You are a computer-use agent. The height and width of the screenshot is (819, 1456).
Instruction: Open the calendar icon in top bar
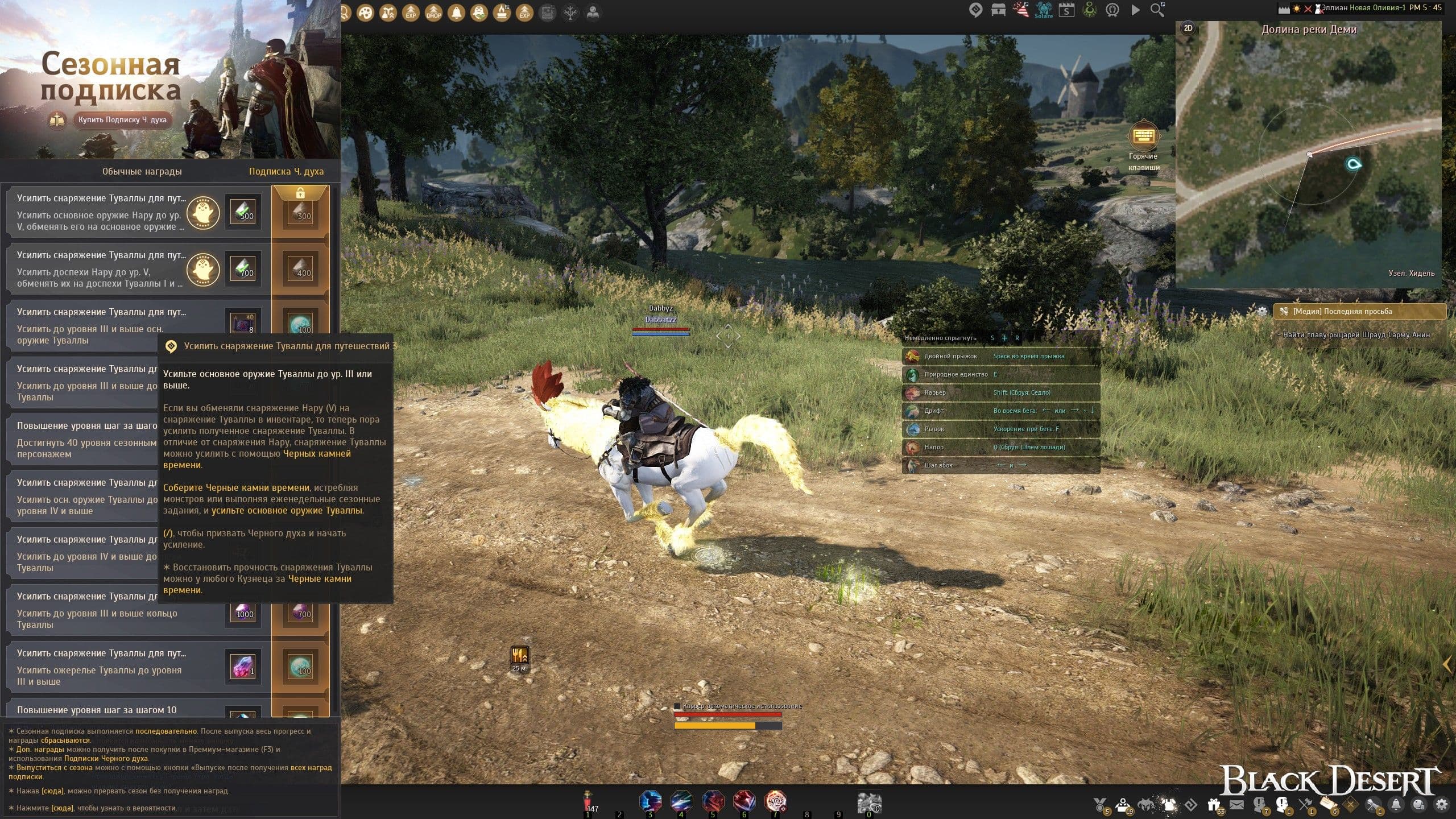1066,10
